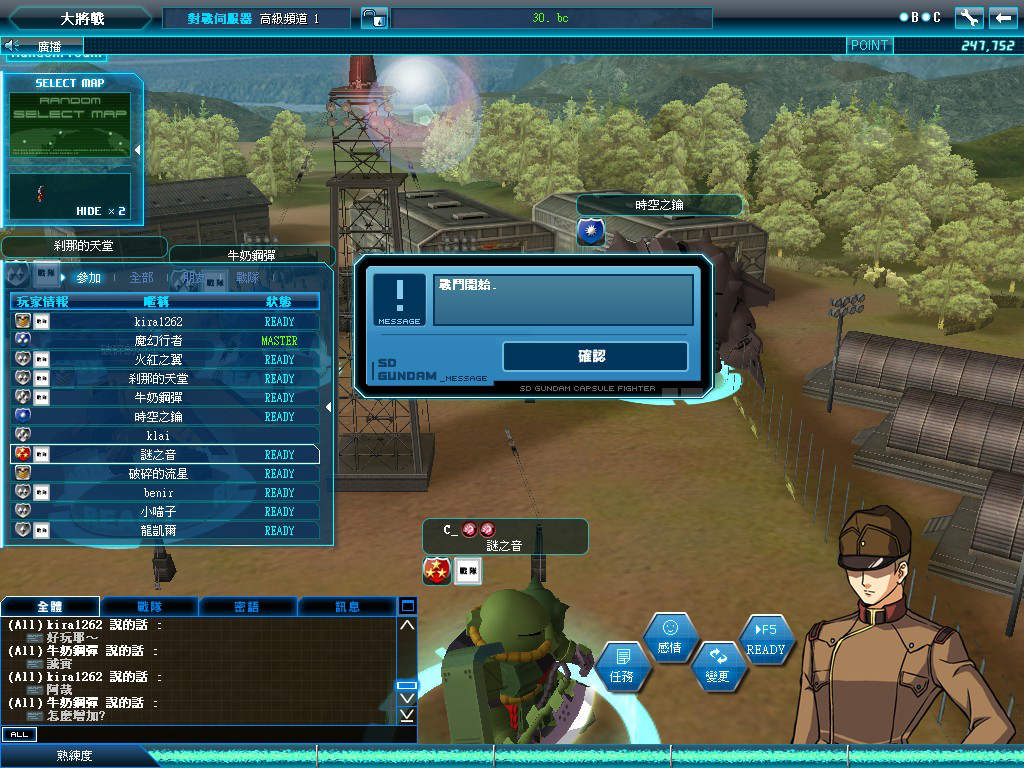Image resolution: width=1024 pixels, height=768 pixels.
Task: Click the 變更 change hexagon button
Action: coord(718,665)
